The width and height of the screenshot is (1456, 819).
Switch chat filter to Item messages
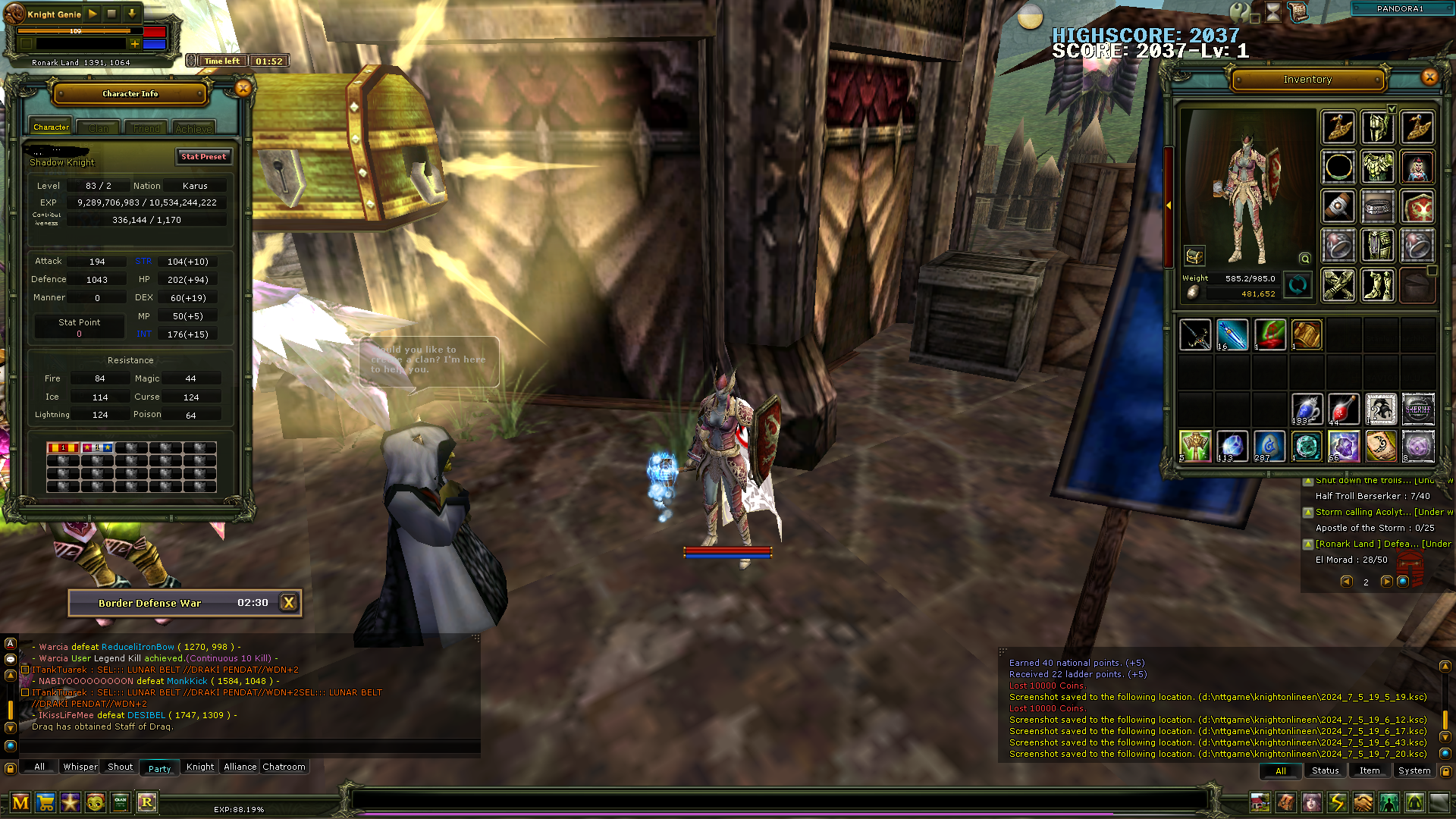point(1370,770)
